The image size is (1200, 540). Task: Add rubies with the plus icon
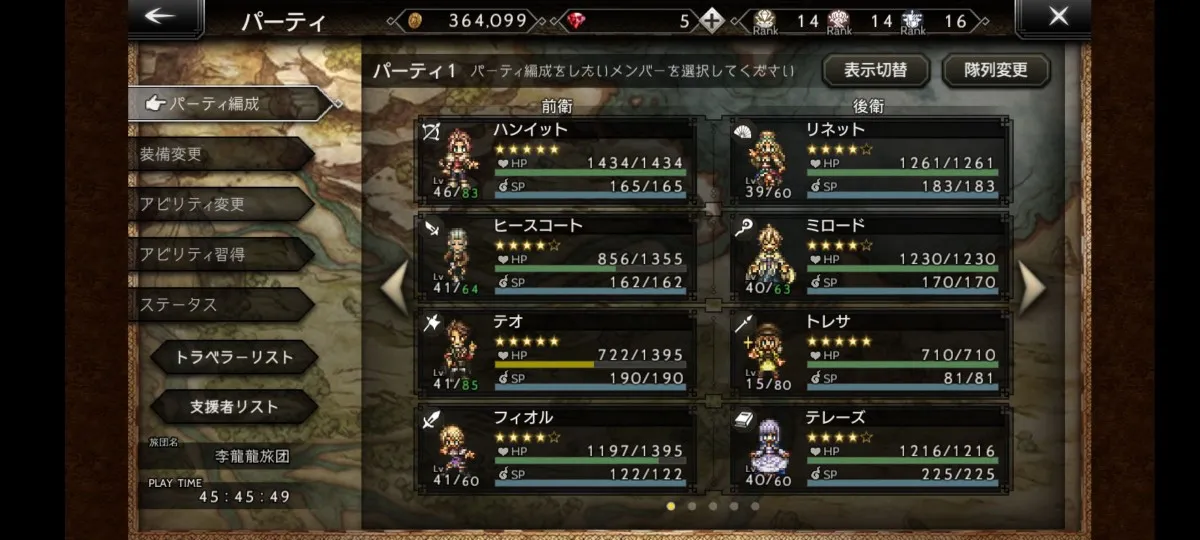tap(711, 20)
